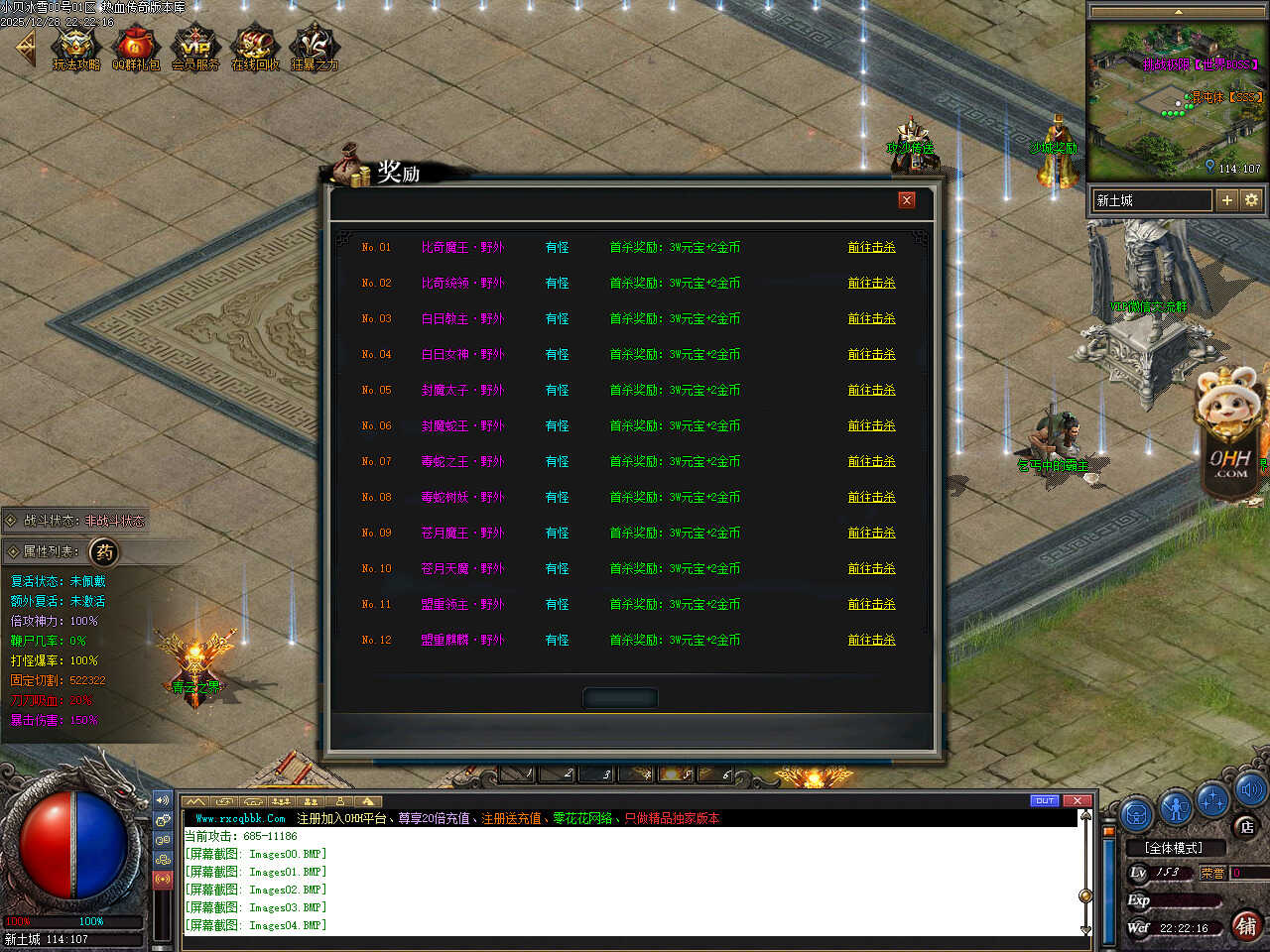Open the bag chest icon
Viewport: 1270px width, 952px height.
coord(1137,814)
